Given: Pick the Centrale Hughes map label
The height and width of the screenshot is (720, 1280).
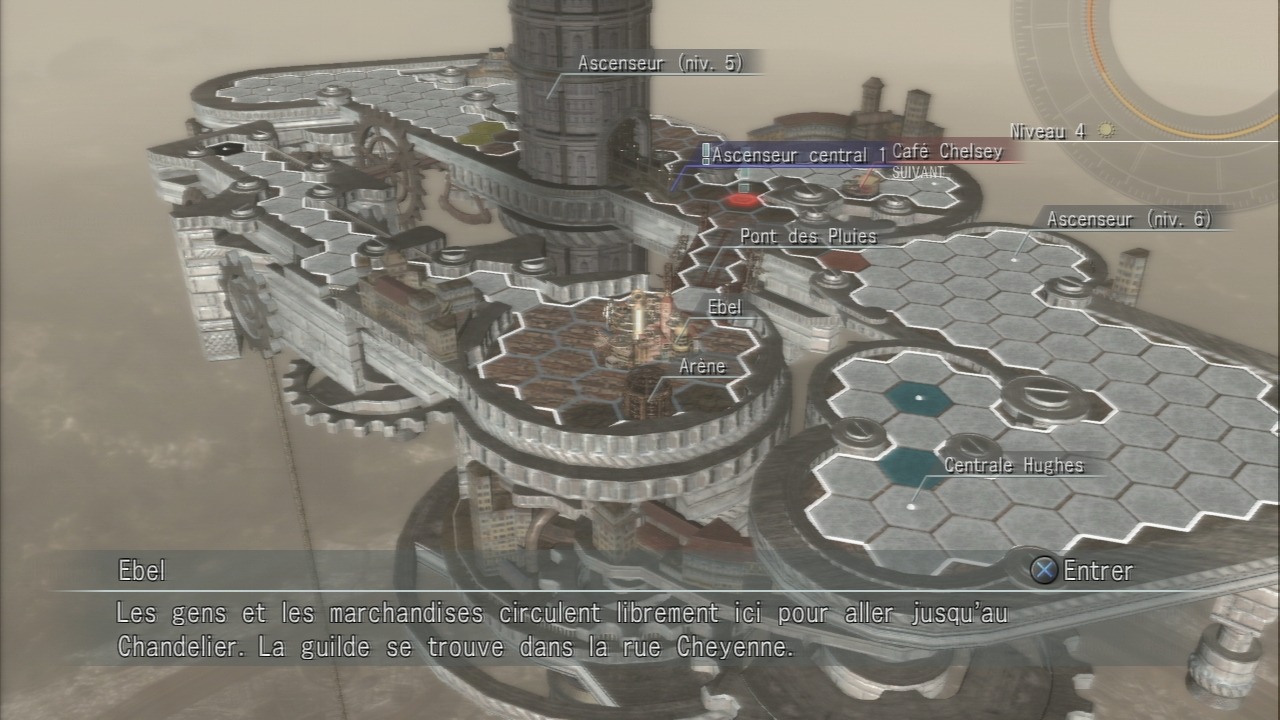Looking at the screenshot, I should (1013, 465).
